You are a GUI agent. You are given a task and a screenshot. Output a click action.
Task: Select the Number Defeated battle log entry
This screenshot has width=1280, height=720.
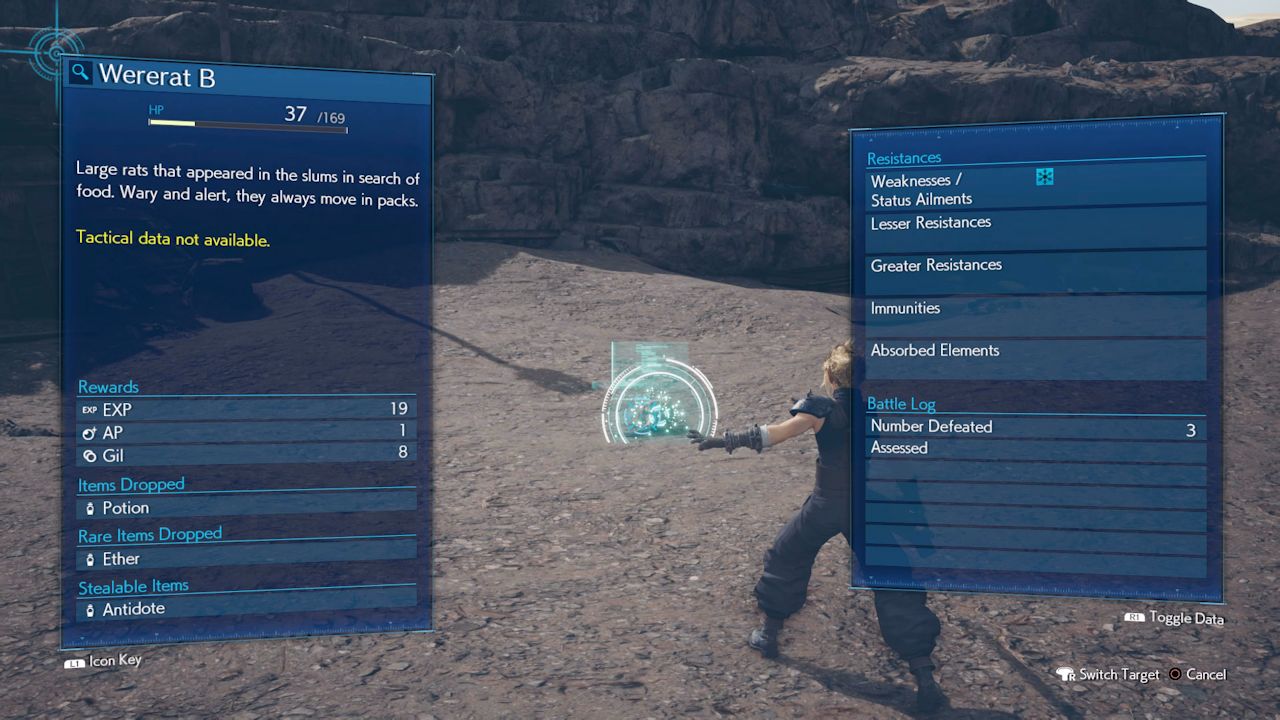click(1034, 427)
